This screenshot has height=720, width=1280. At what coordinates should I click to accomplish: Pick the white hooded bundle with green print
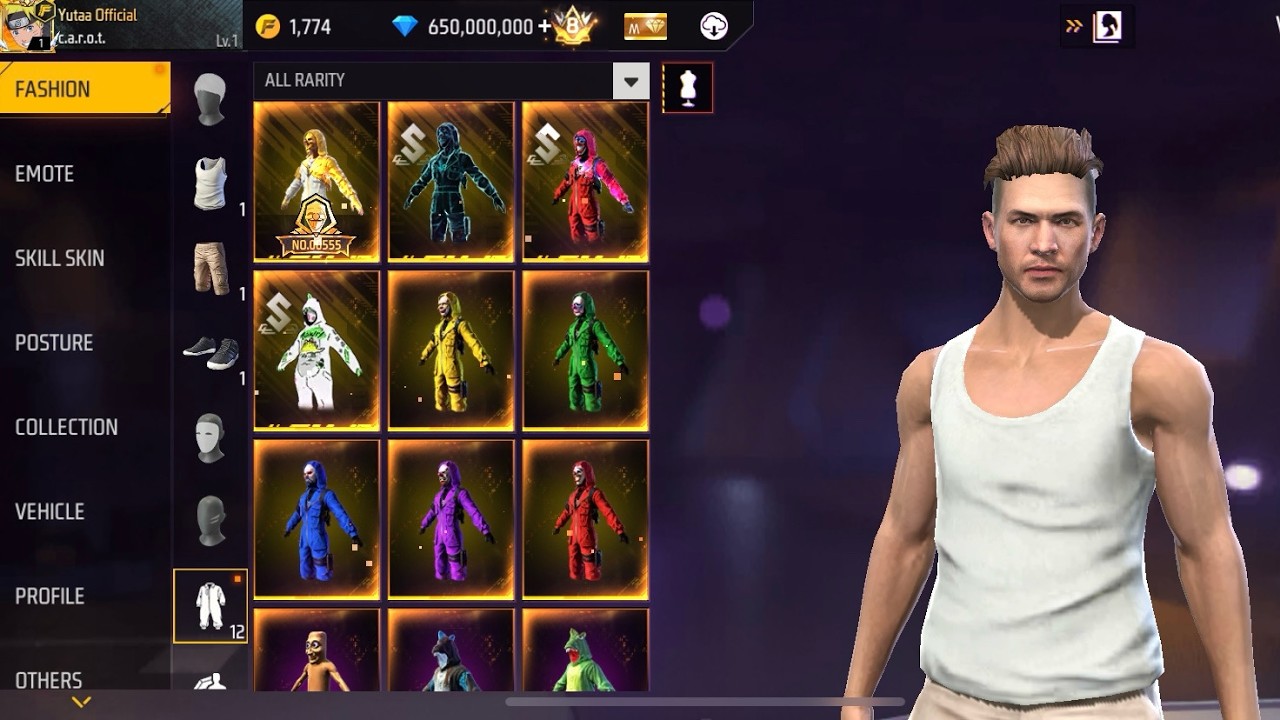pyautogui.click(x=316, y=351)
